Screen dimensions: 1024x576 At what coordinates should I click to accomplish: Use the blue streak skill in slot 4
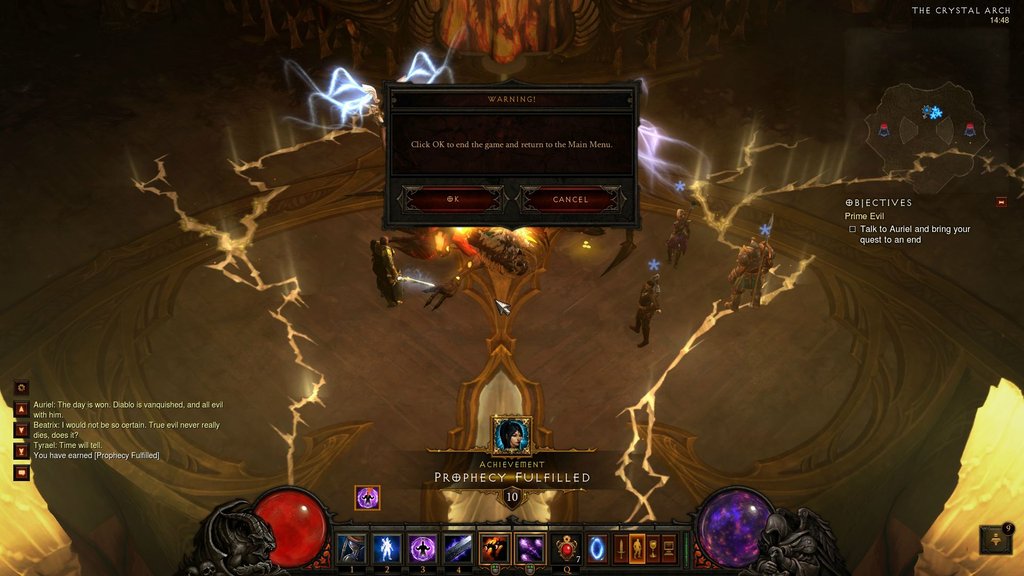coord(458,548)
